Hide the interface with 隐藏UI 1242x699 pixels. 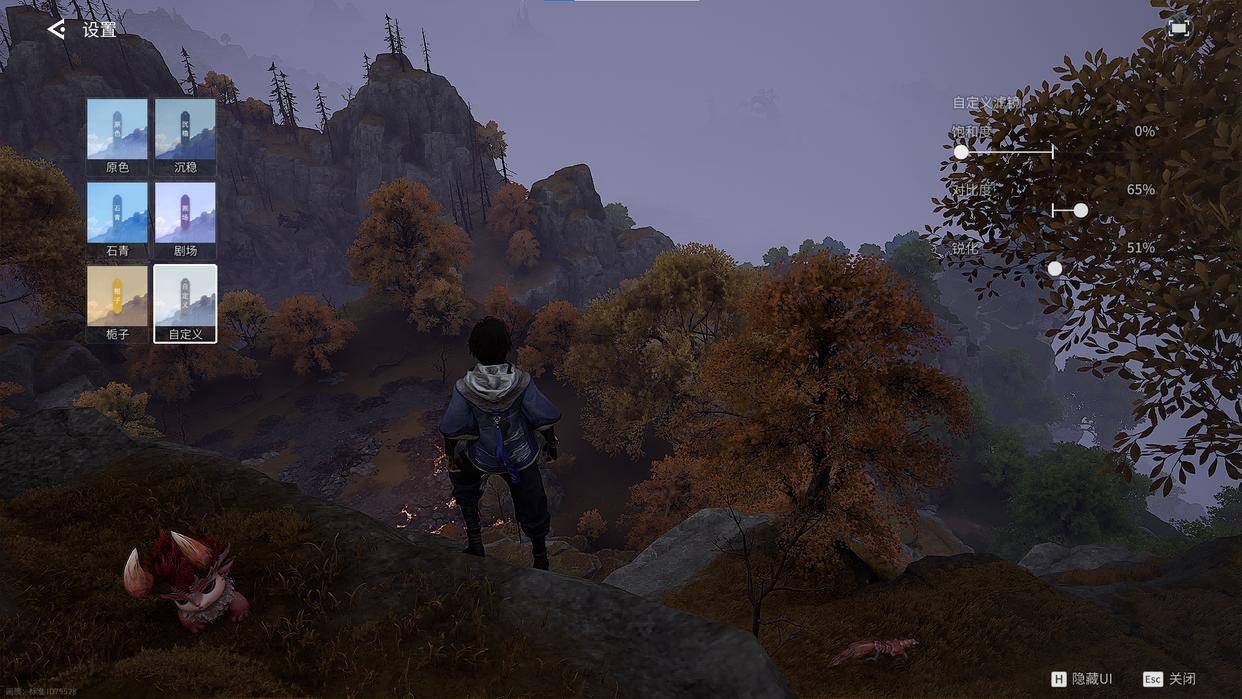click(x=1082, y=679)
